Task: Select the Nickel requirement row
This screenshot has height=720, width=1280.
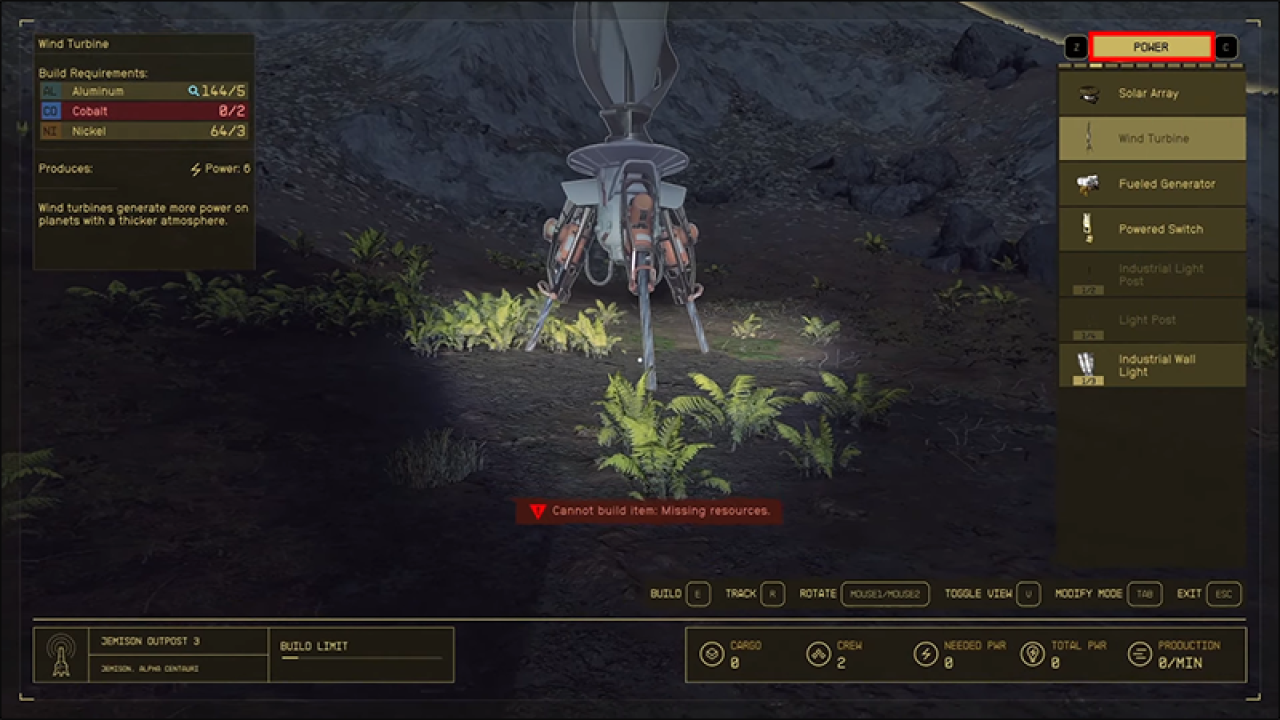Action: [x=143, y=131]
